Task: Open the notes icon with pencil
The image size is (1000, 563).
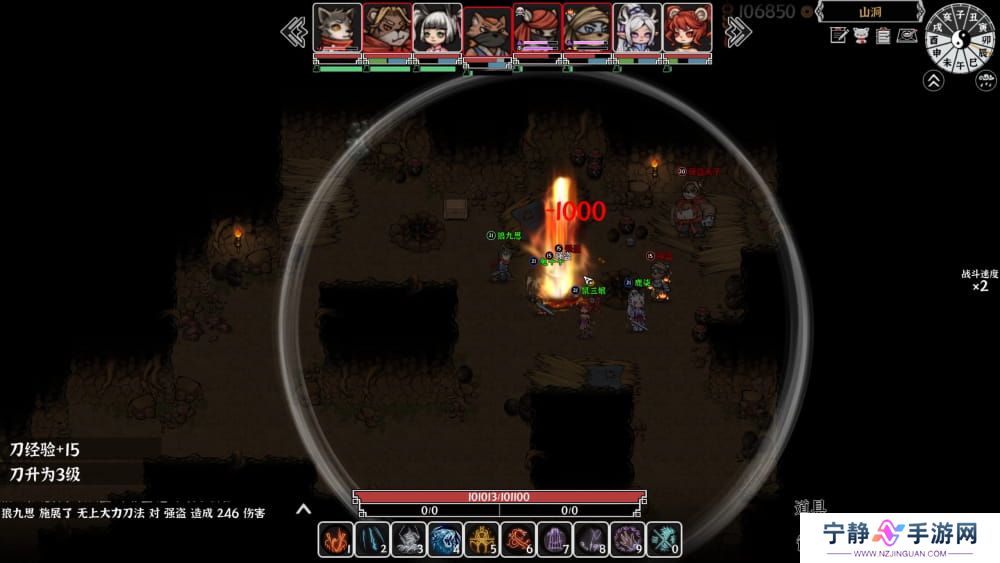Action: (x=839, y=36)
